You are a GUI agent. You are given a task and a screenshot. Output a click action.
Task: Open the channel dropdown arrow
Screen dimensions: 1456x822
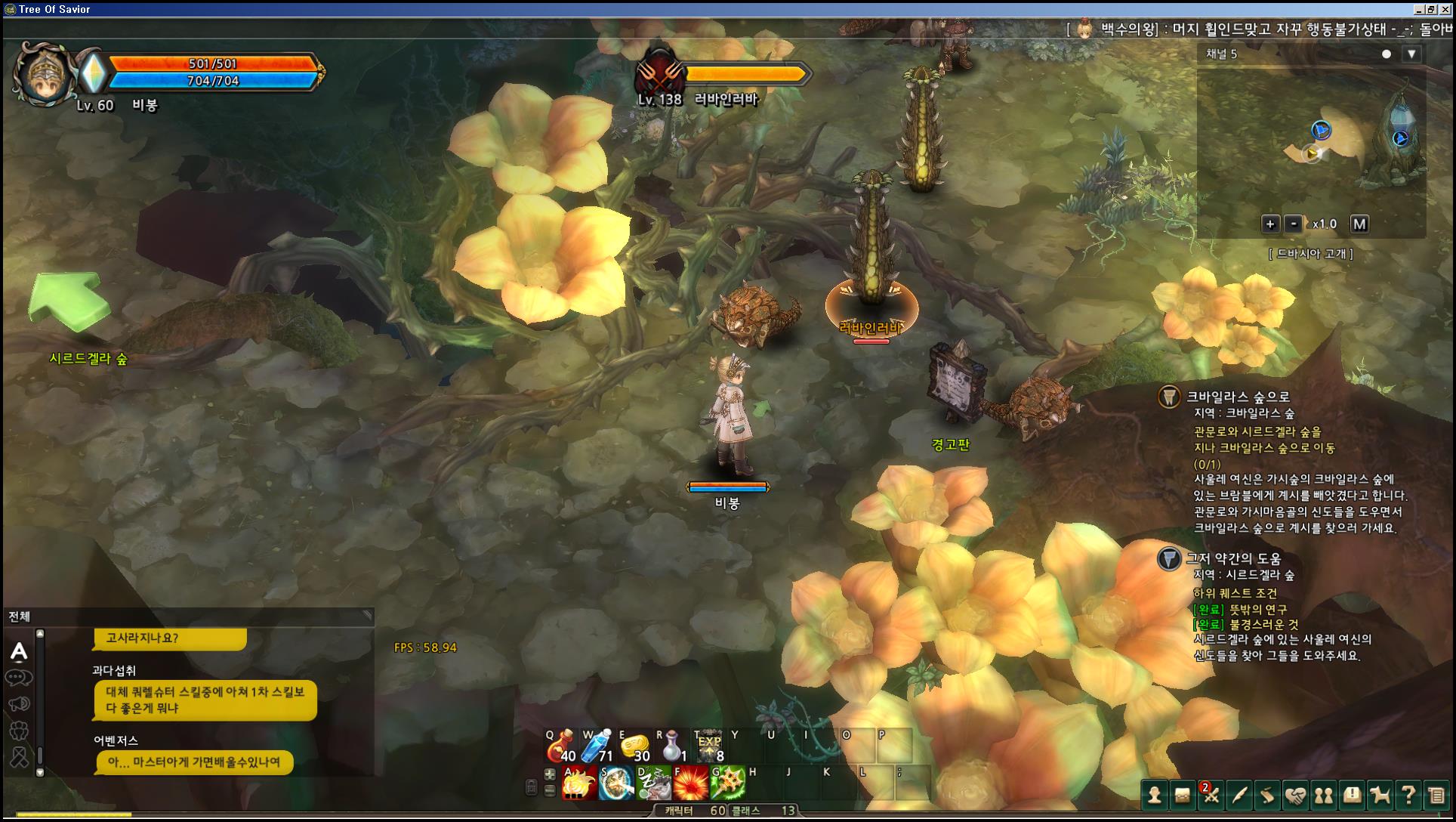click(x=1411, y=54)
